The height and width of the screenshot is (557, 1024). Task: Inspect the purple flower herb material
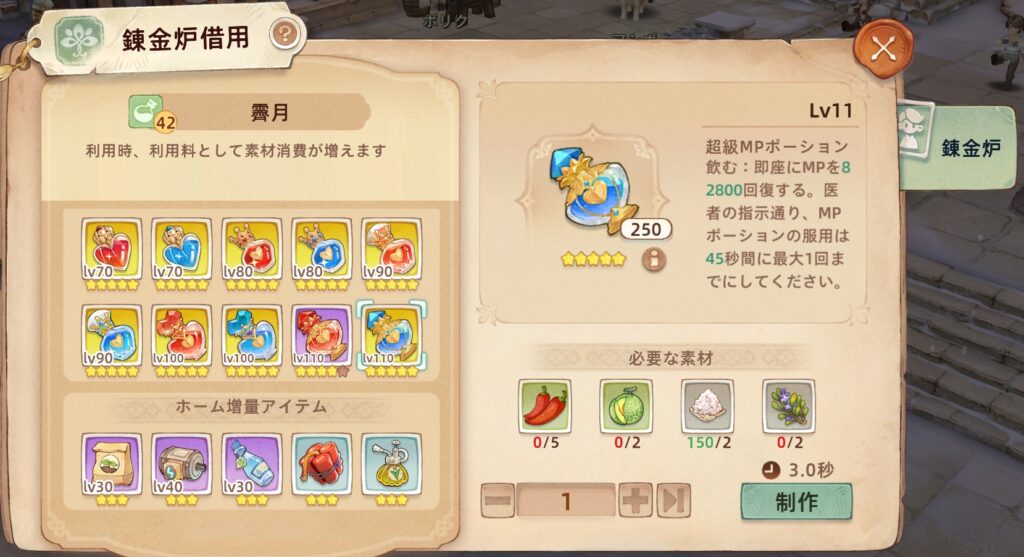click(788, 405)
